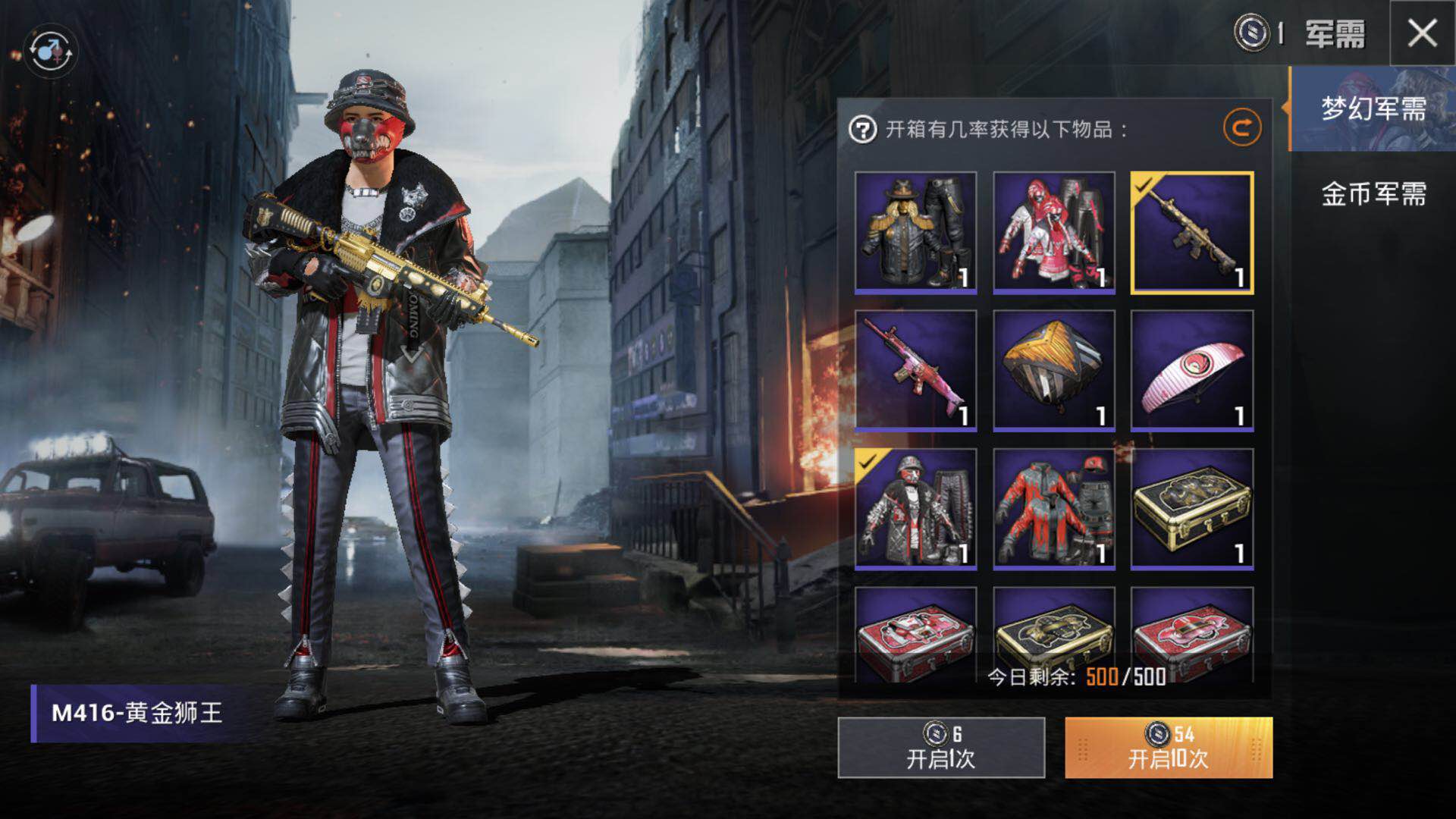Switch to the 金币军需 tab
The height and width of the screenshot is (819, 1456).
(1373, 194)
